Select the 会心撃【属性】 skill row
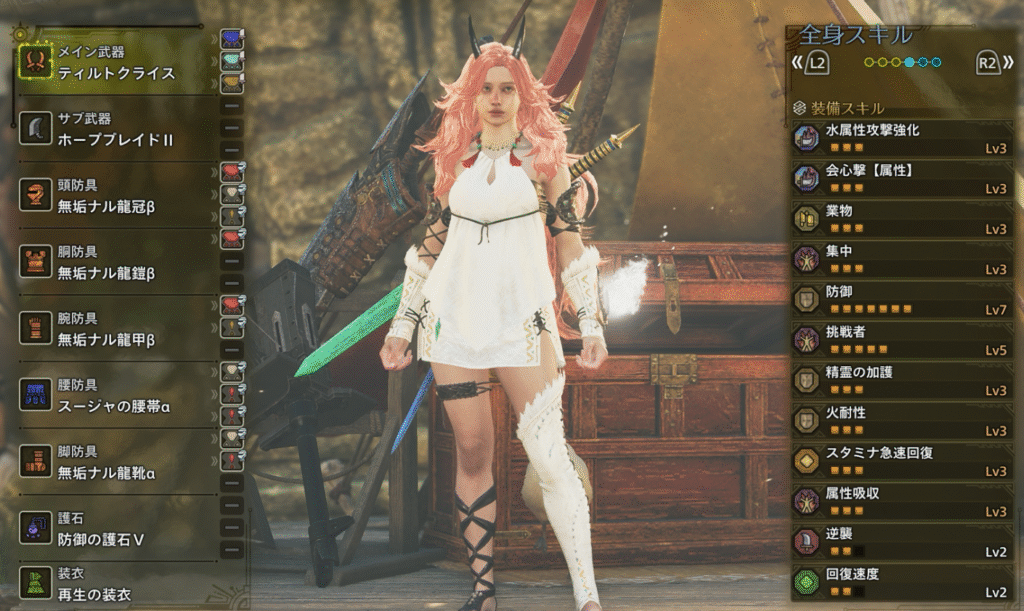Image resolution: width=1024 pixels, height=611 pixels. [x=899, y=178]
